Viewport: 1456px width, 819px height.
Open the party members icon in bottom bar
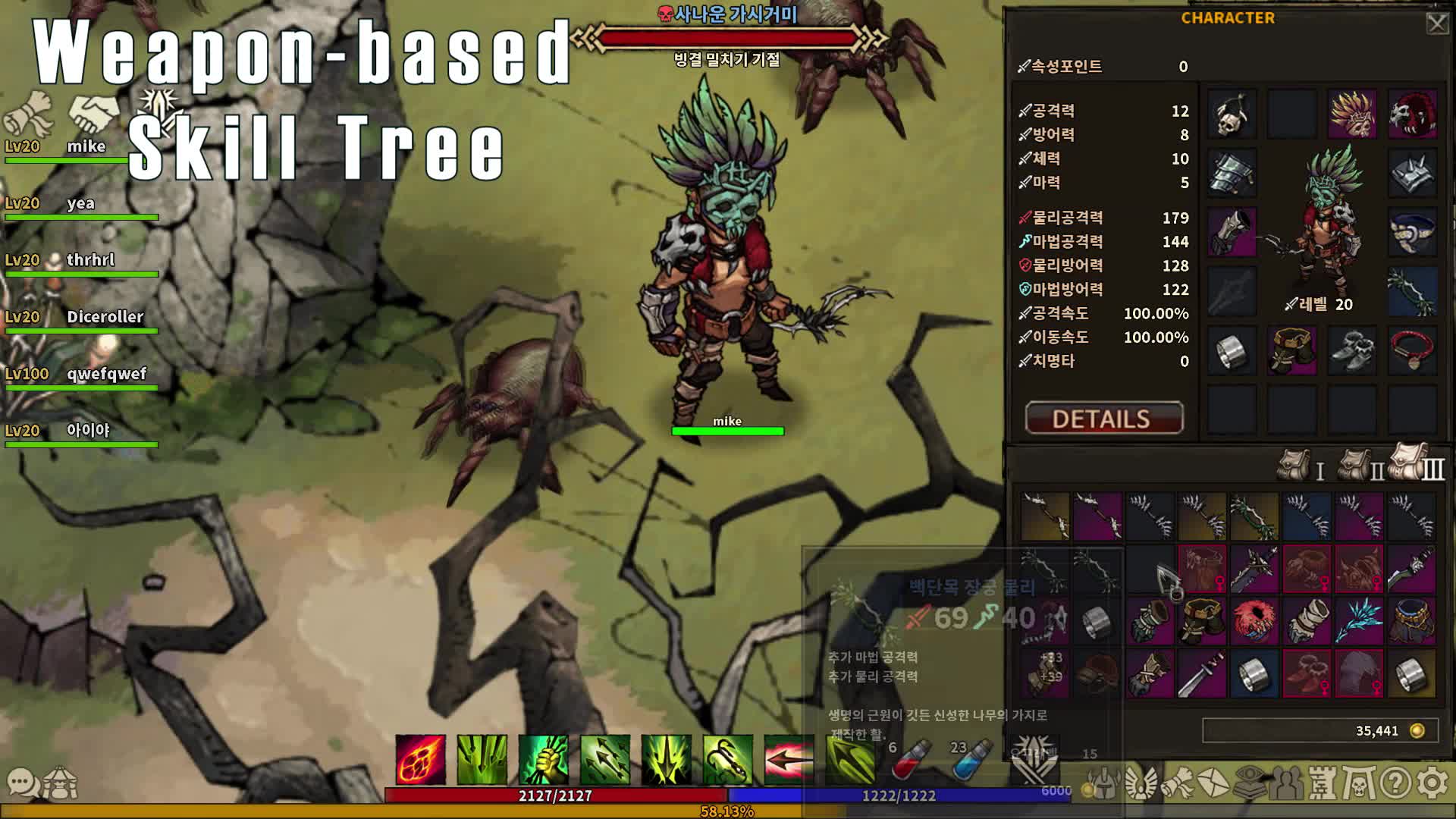pos(1285,786)
